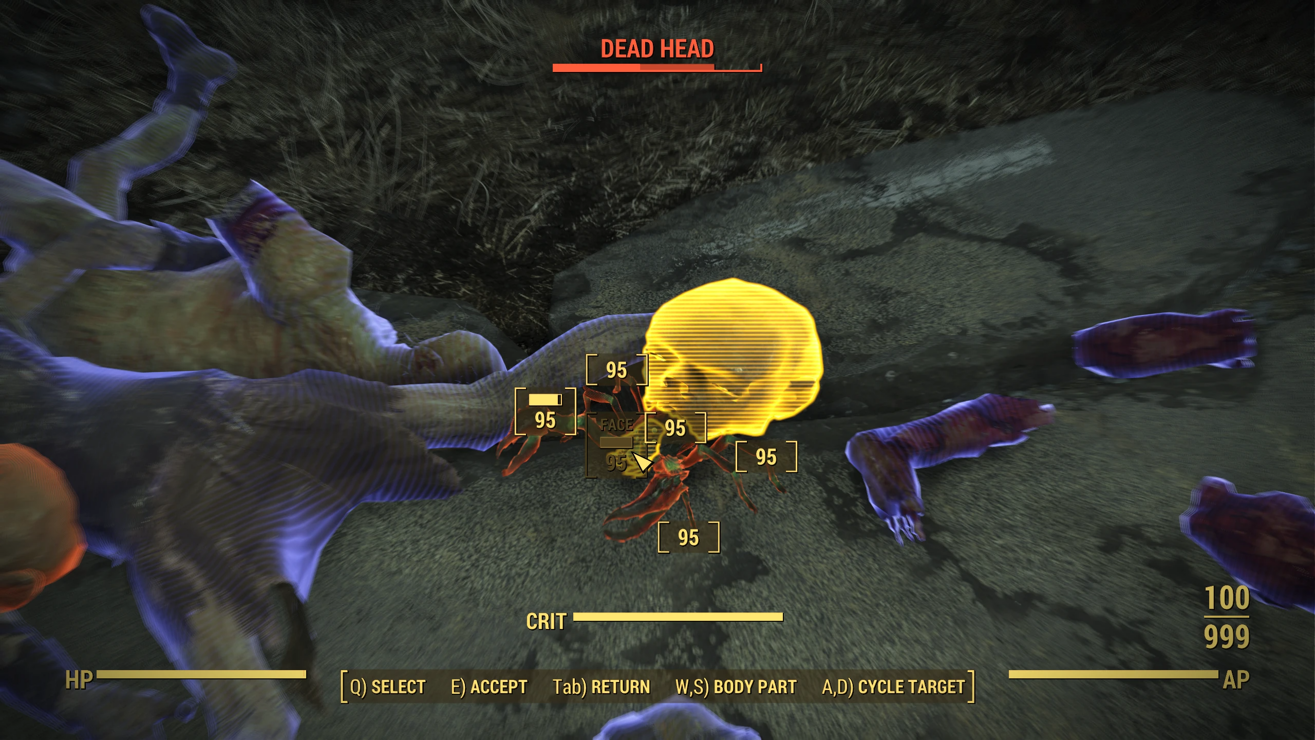Screen dimensions: 1315x740
Task: Choose the unlabeled 95 box with bright condition bar
Action: 545,412
